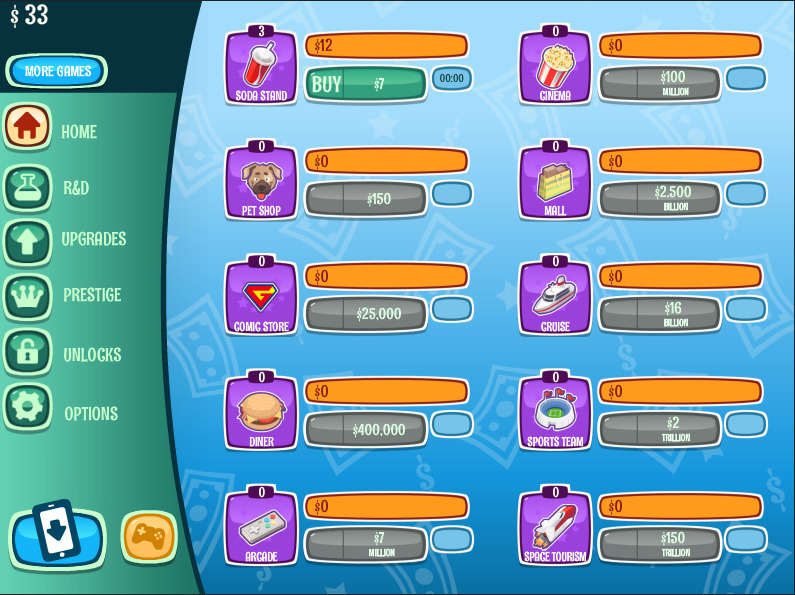Purchase the Sports Team for $2 trillion

659,430
